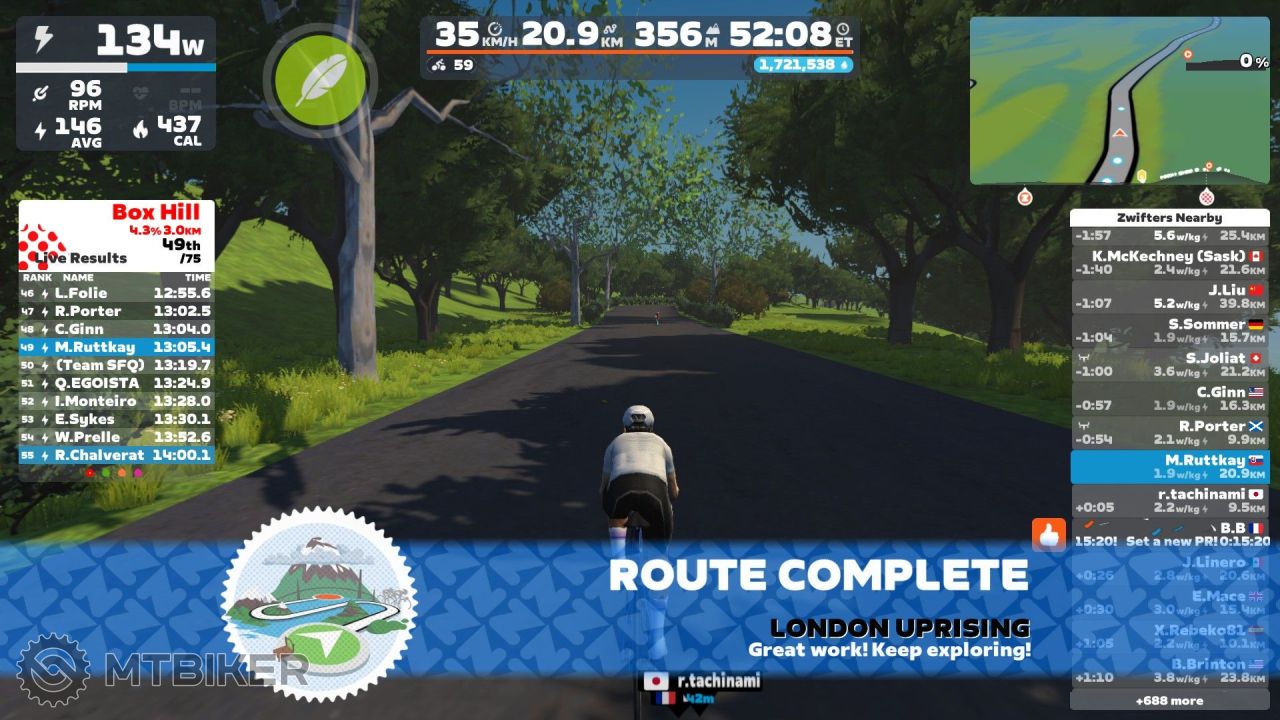Give a Ride On thumbs up
This screenshot has height=720, width=1280.
click(1049, 535)
